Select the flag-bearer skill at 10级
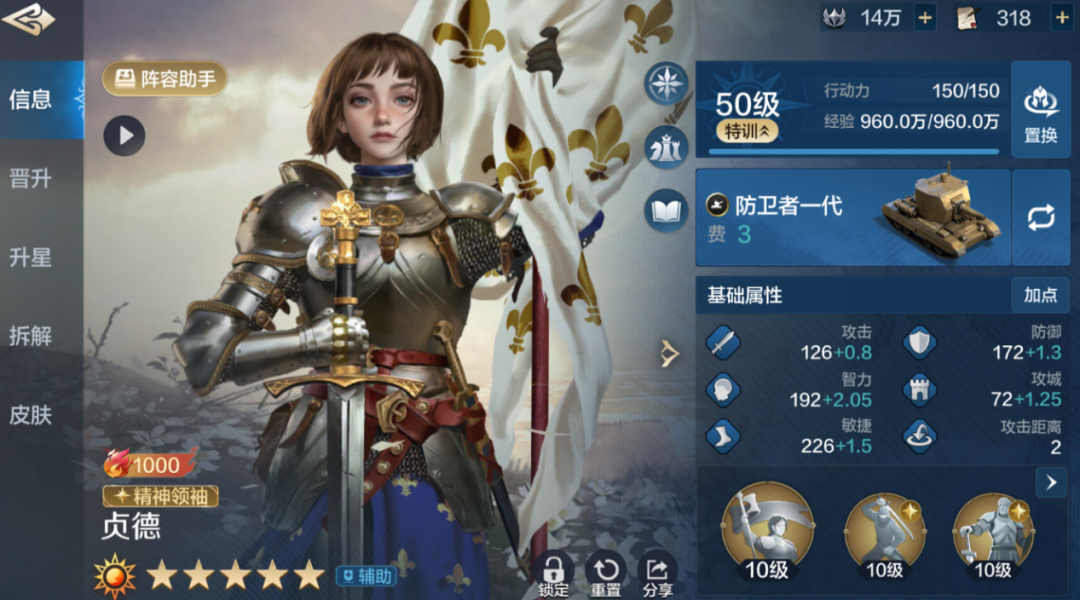This screenshot has width=1080, height=600. 768,530
